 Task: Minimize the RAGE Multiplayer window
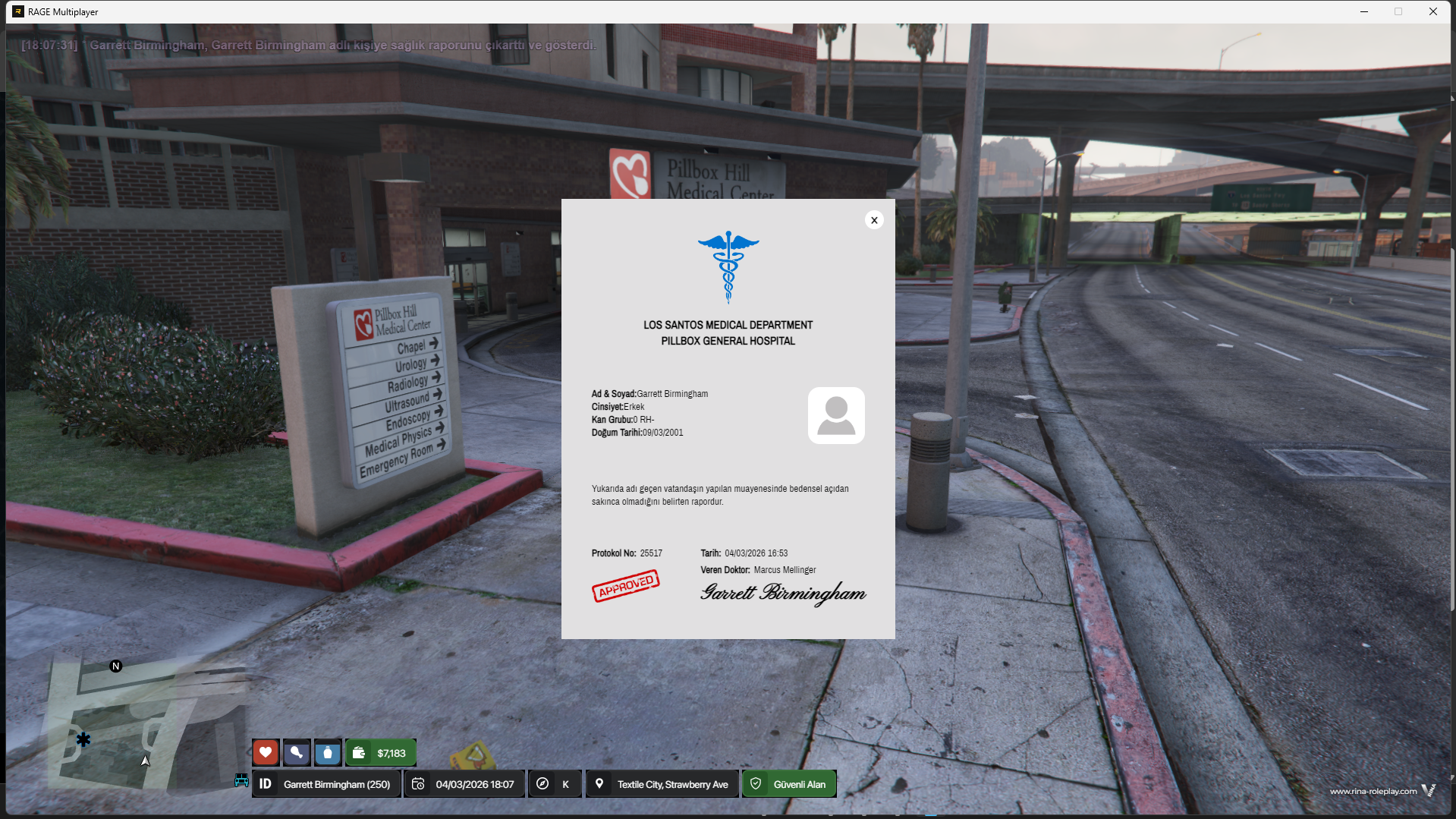click(x=1364, y=11)
